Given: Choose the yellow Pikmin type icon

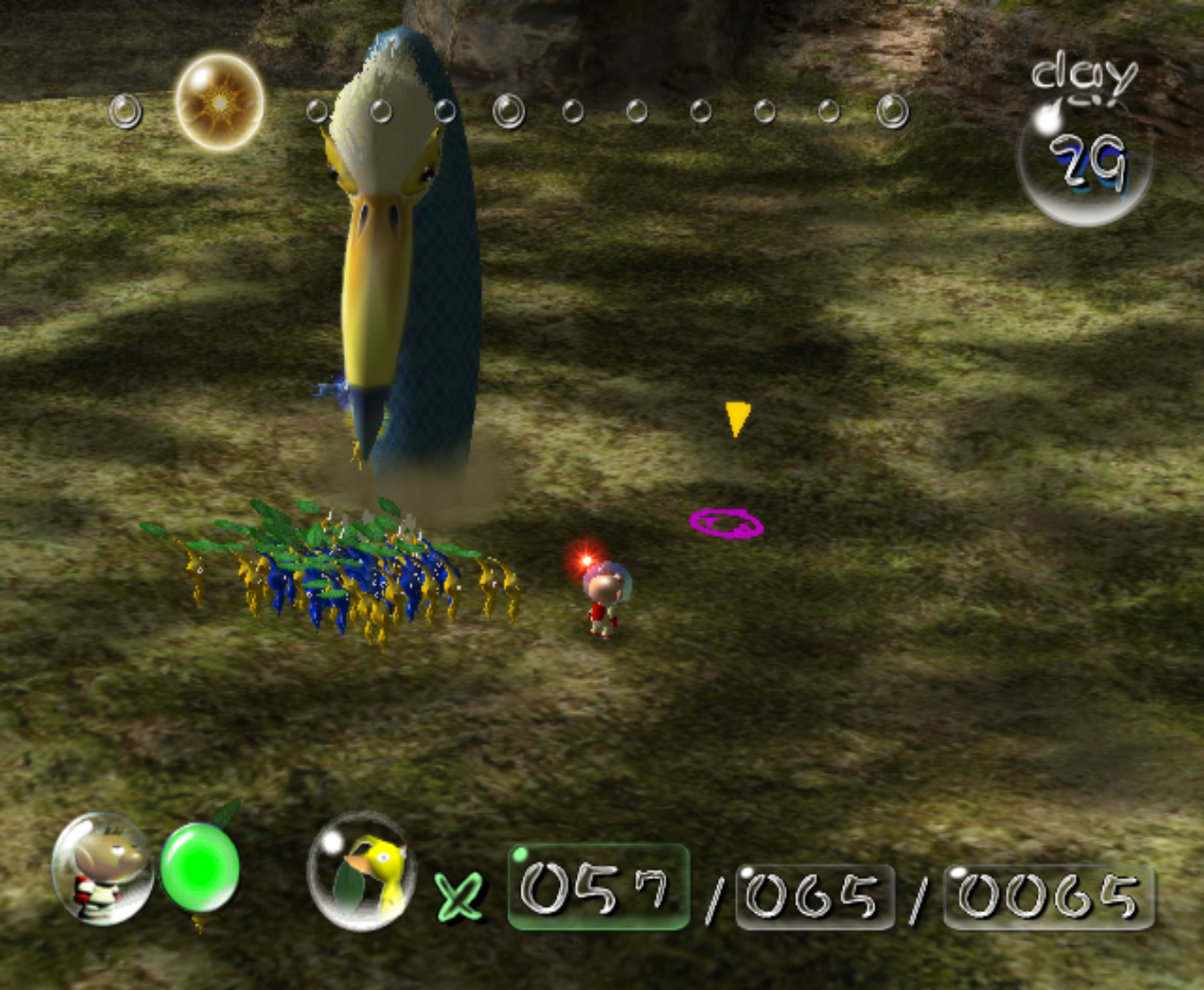Looking at the screenshot, I should (x=362, y=871).
